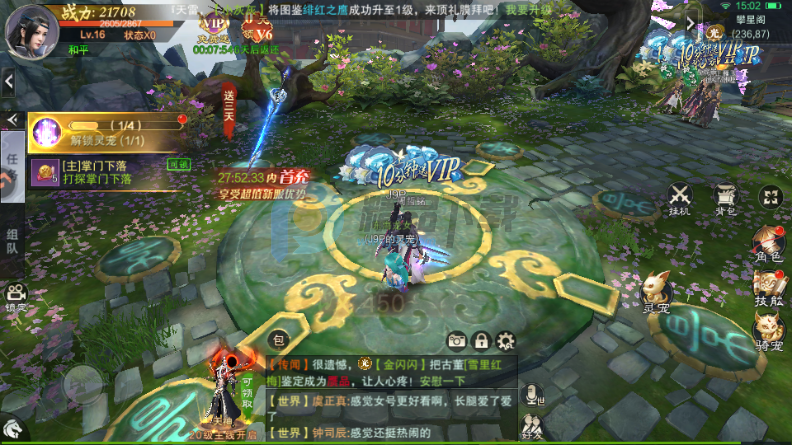This screenshot has width=792, height=445.
Task: Open the VIP badge panel
Action: pos(214,25)
